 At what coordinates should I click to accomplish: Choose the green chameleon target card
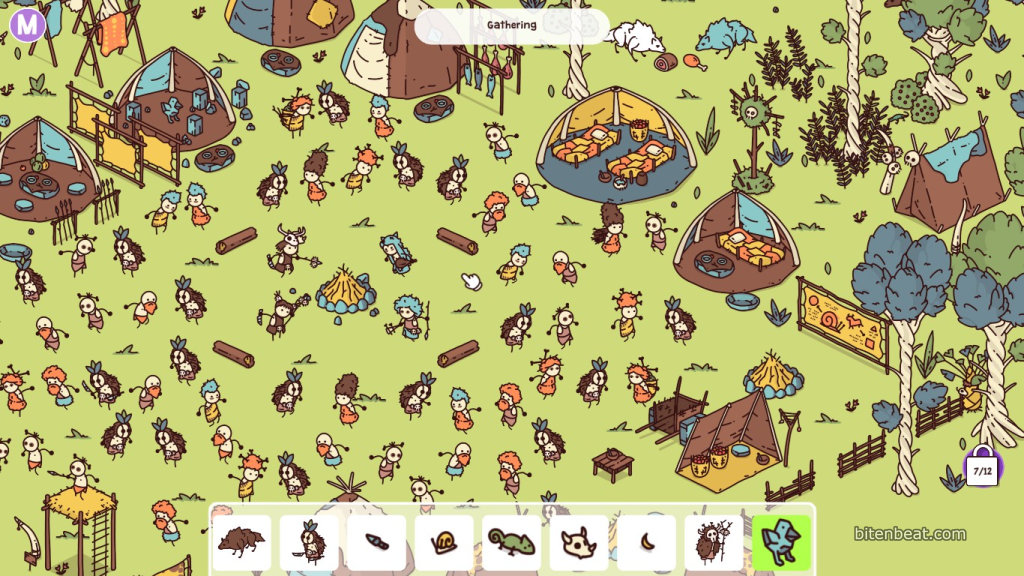(x=512, y=543)
